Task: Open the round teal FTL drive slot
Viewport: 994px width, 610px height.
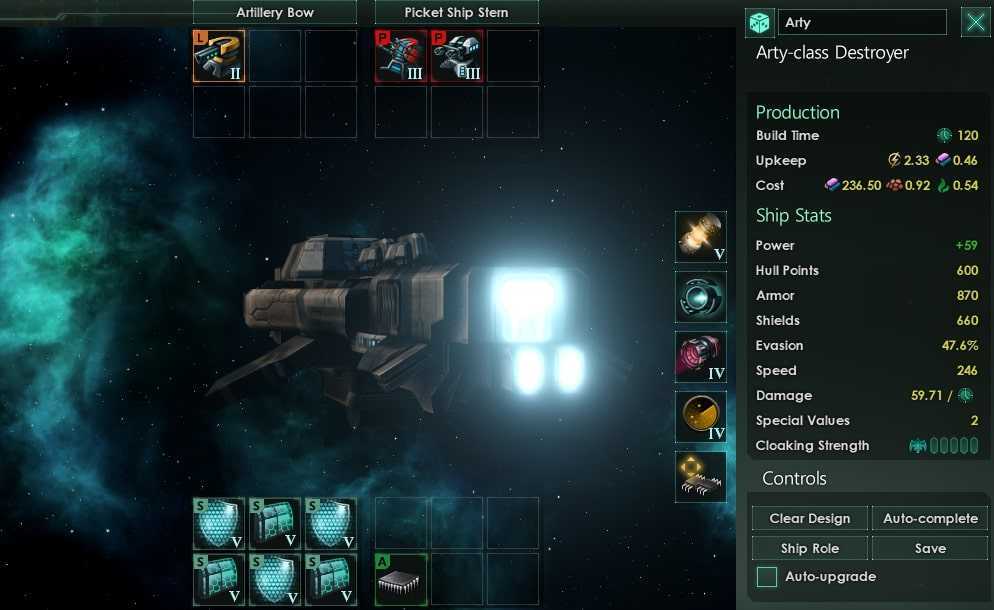Action: click(700, 297)
